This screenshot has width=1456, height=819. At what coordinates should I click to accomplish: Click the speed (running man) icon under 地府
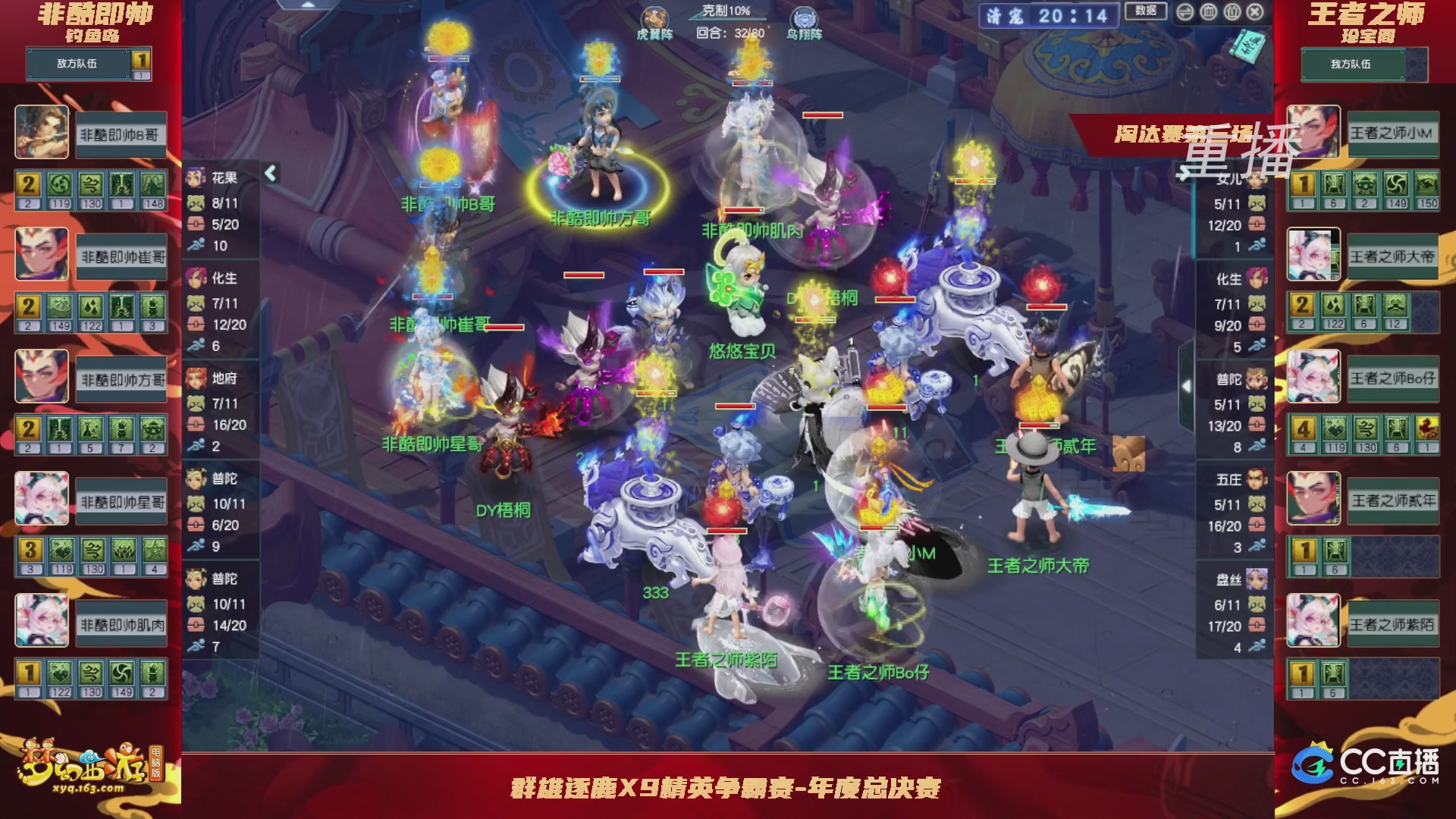coord(196,446)
